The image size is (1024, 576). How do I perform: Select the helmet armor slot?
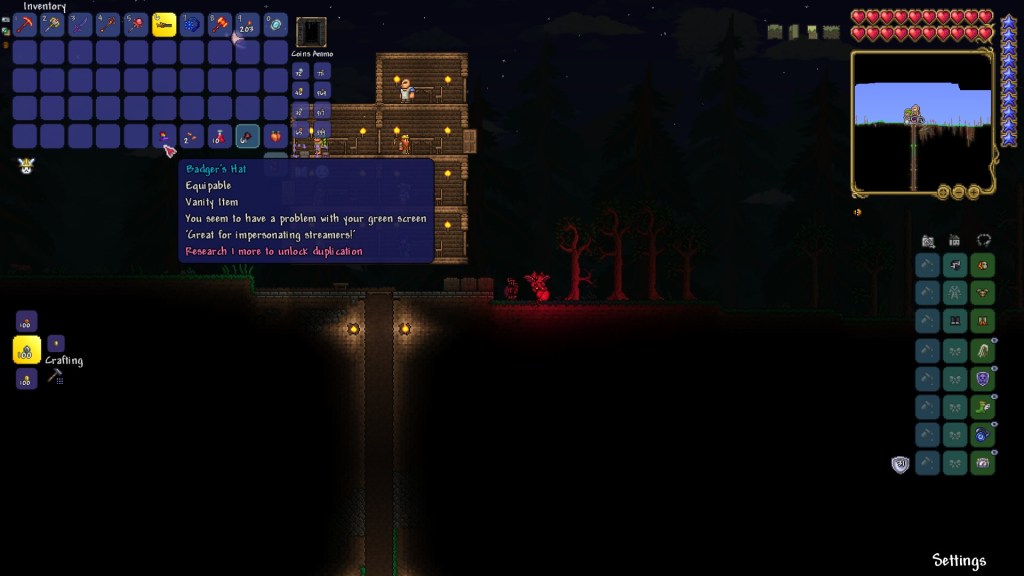(983, 265)
